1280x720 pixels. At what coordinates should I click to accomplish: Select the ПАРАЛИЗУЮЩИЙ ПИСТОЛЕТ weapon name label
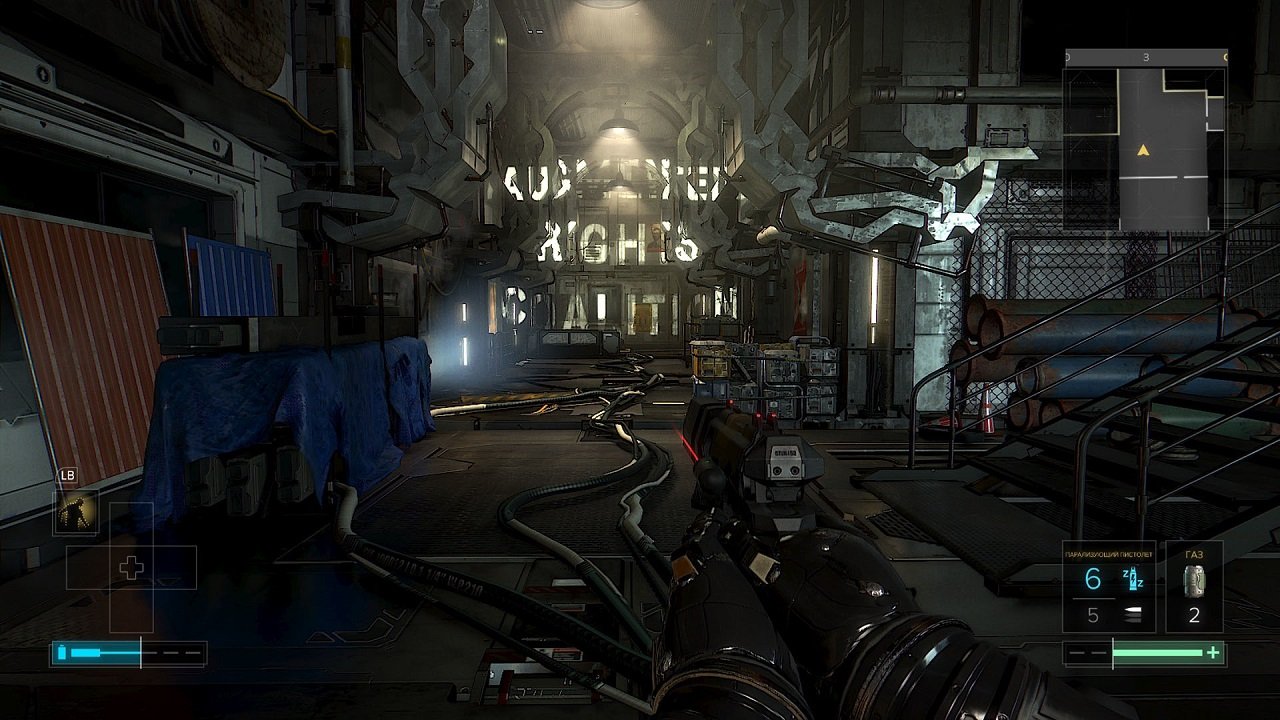click(1108, 554)
